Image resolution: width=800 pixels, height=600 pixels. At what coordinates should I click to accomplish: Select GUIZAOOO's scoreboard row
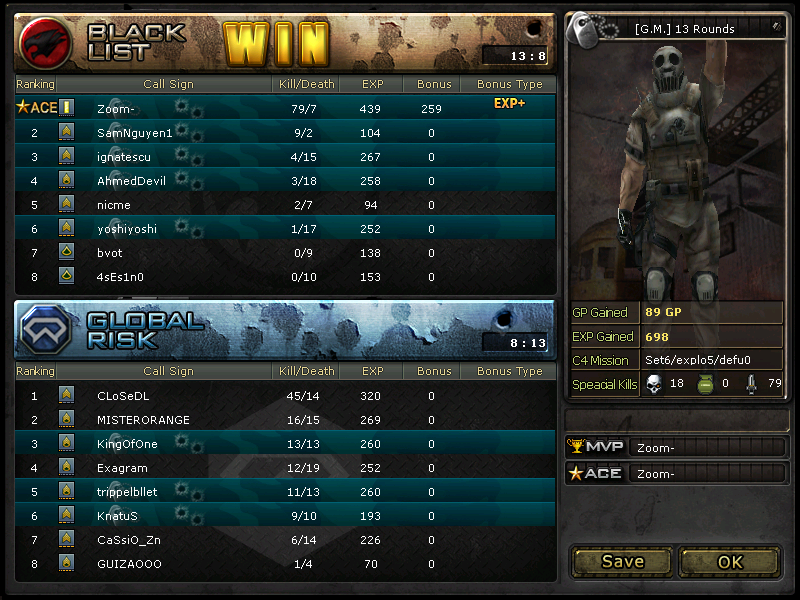click(x=129, y=563)
